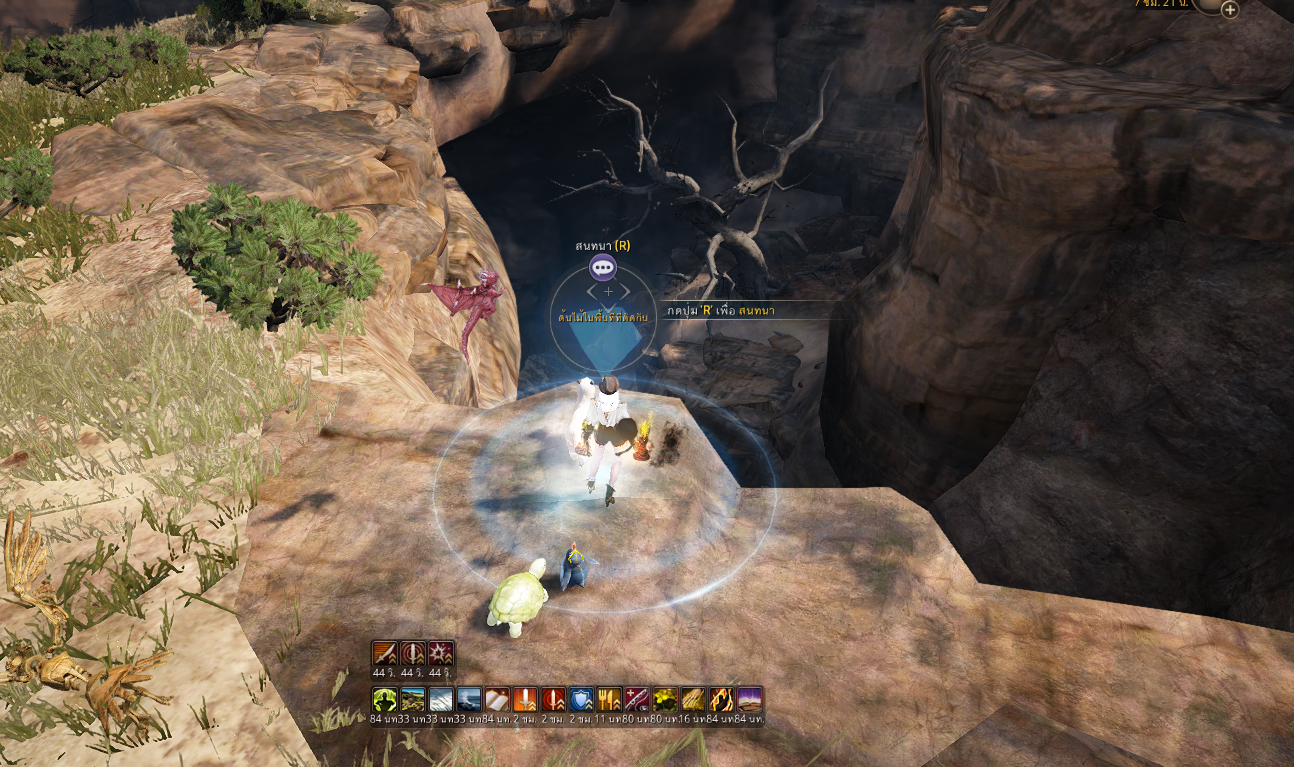Select the blue shield defense buff icon
1294x767 pixels.
coord(581,699)
